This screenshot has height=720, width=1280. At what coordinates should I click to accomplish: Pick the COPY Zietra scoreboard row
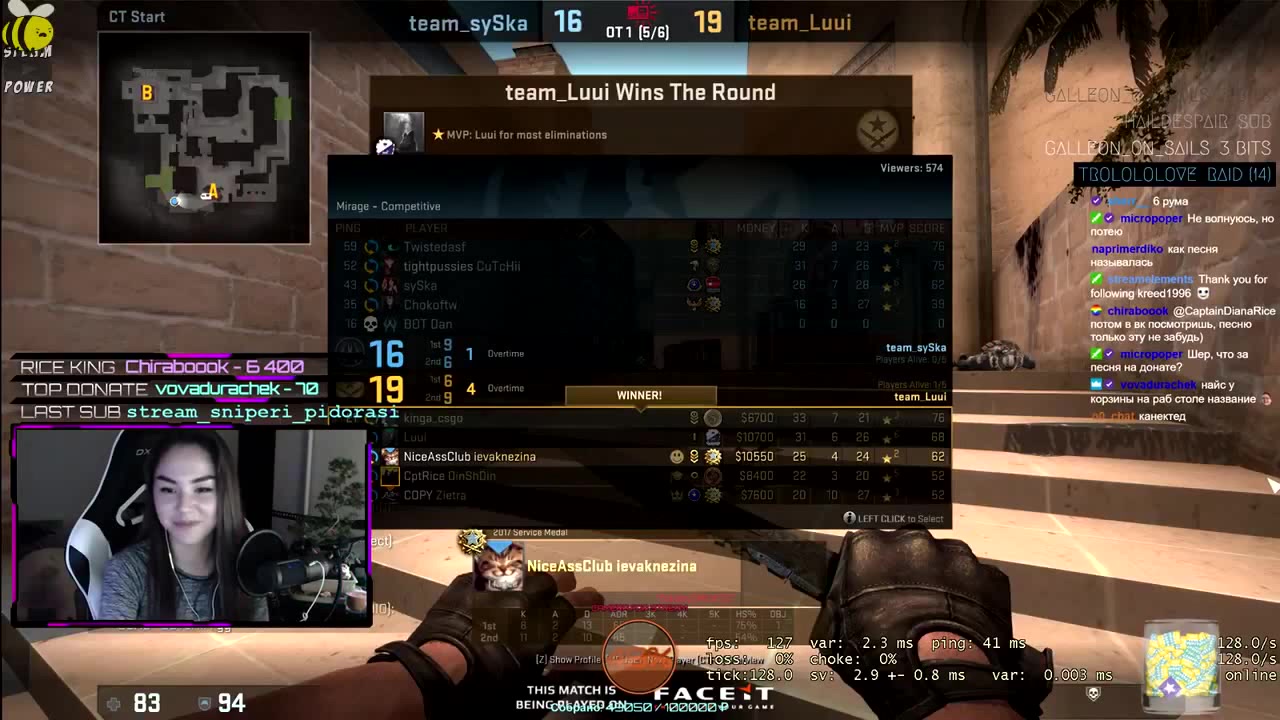pyautogui.click(x=640, y=495)
